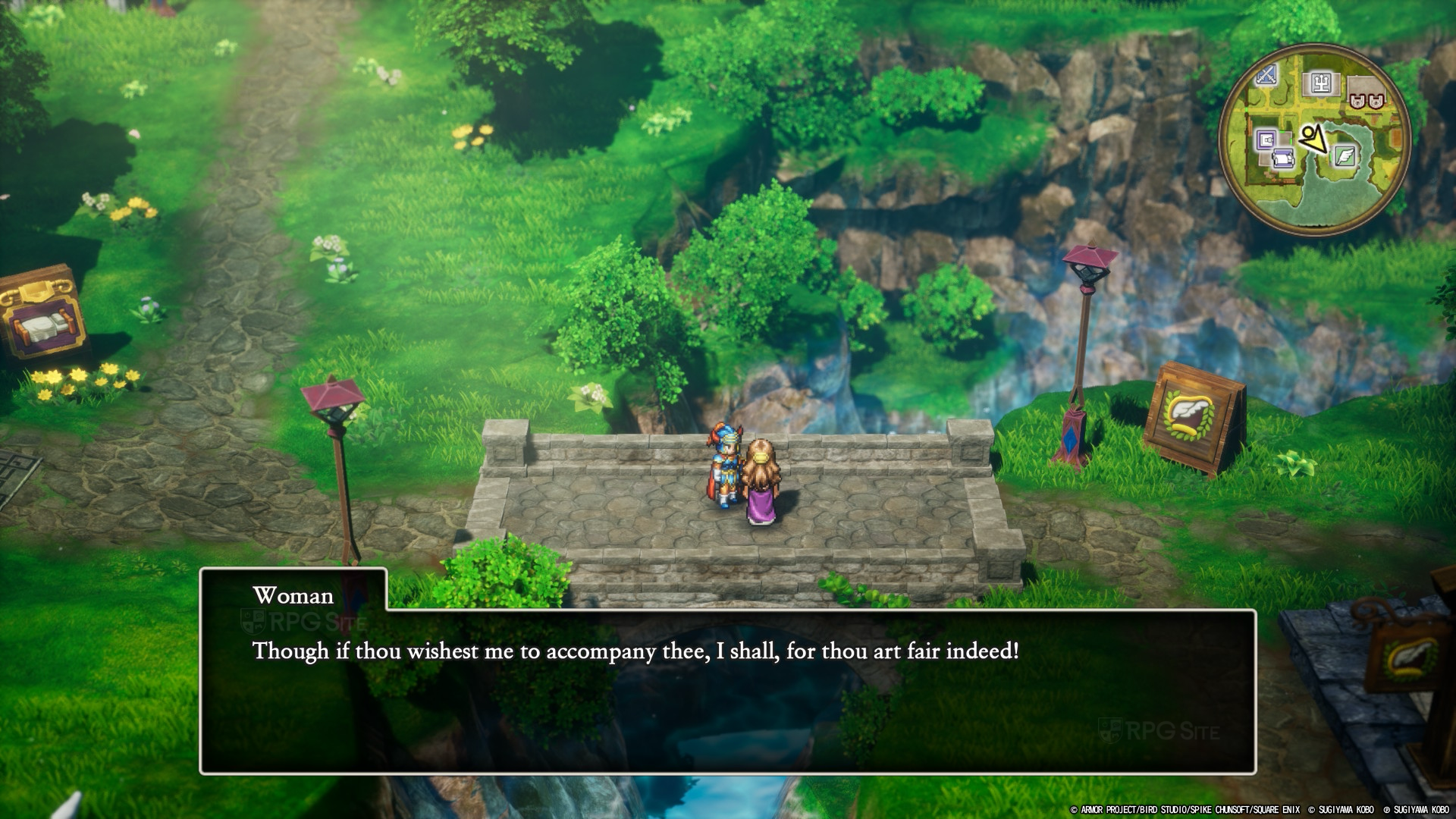Select the purple counter marker on minimap
This screenshot has height=819, width=1456.
1265,140
